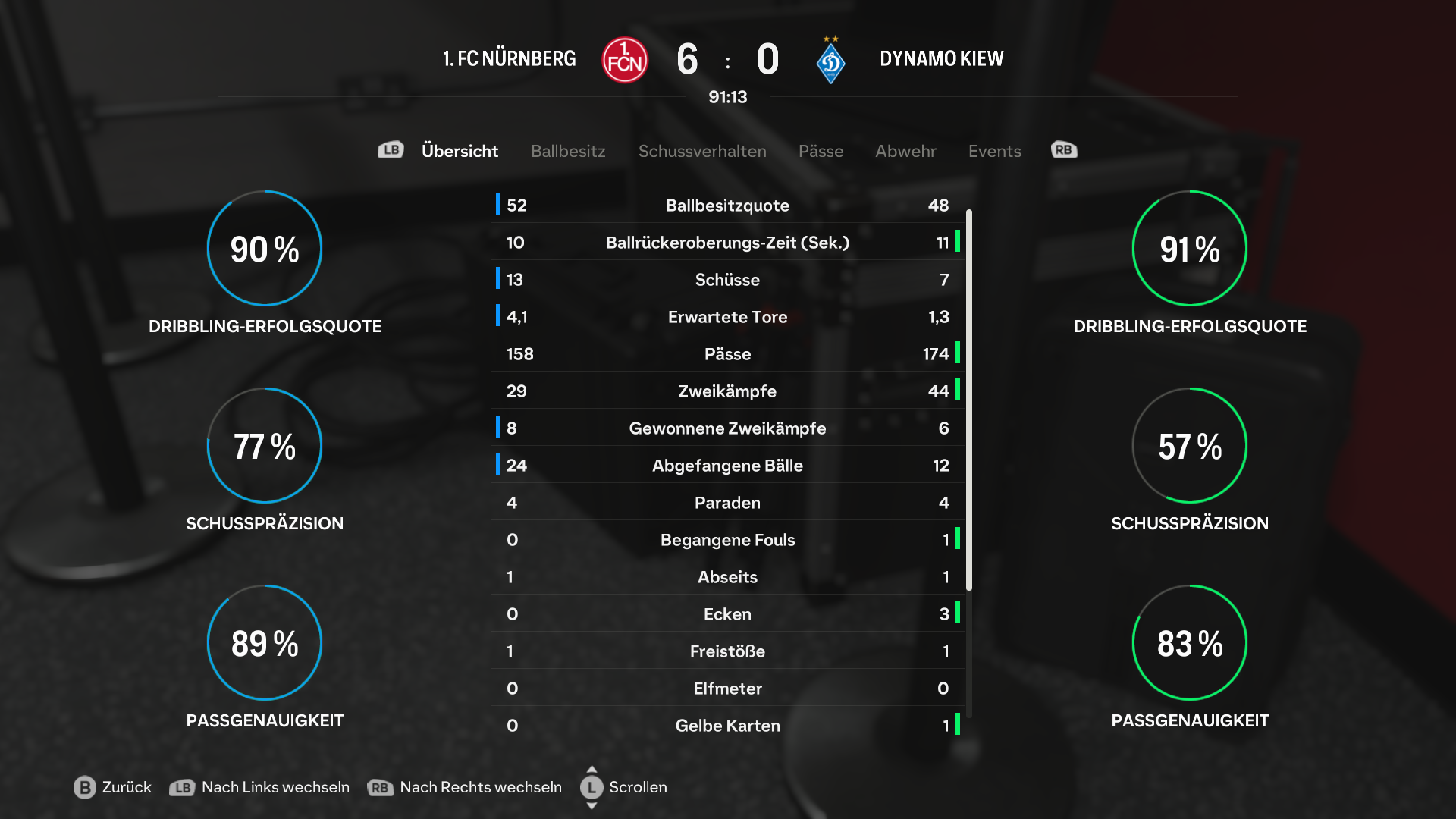The width and height of the screenshot is (1456, 819).
Task: Switch to the Ballbesitz tab
Action: pyautogui.click(x=568, y=151)
